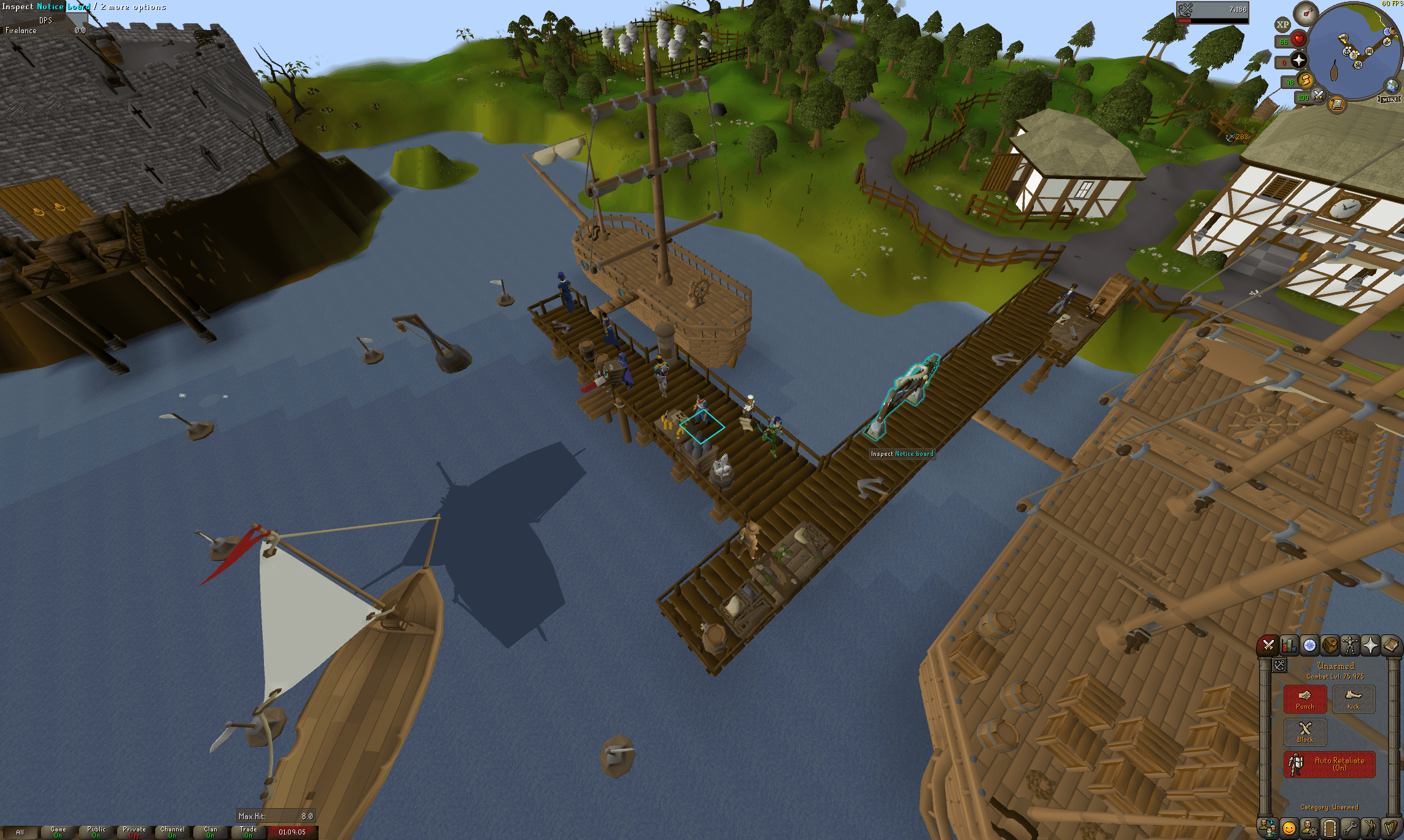
Task: Click the compass to face north
Action: (1305, 13)
